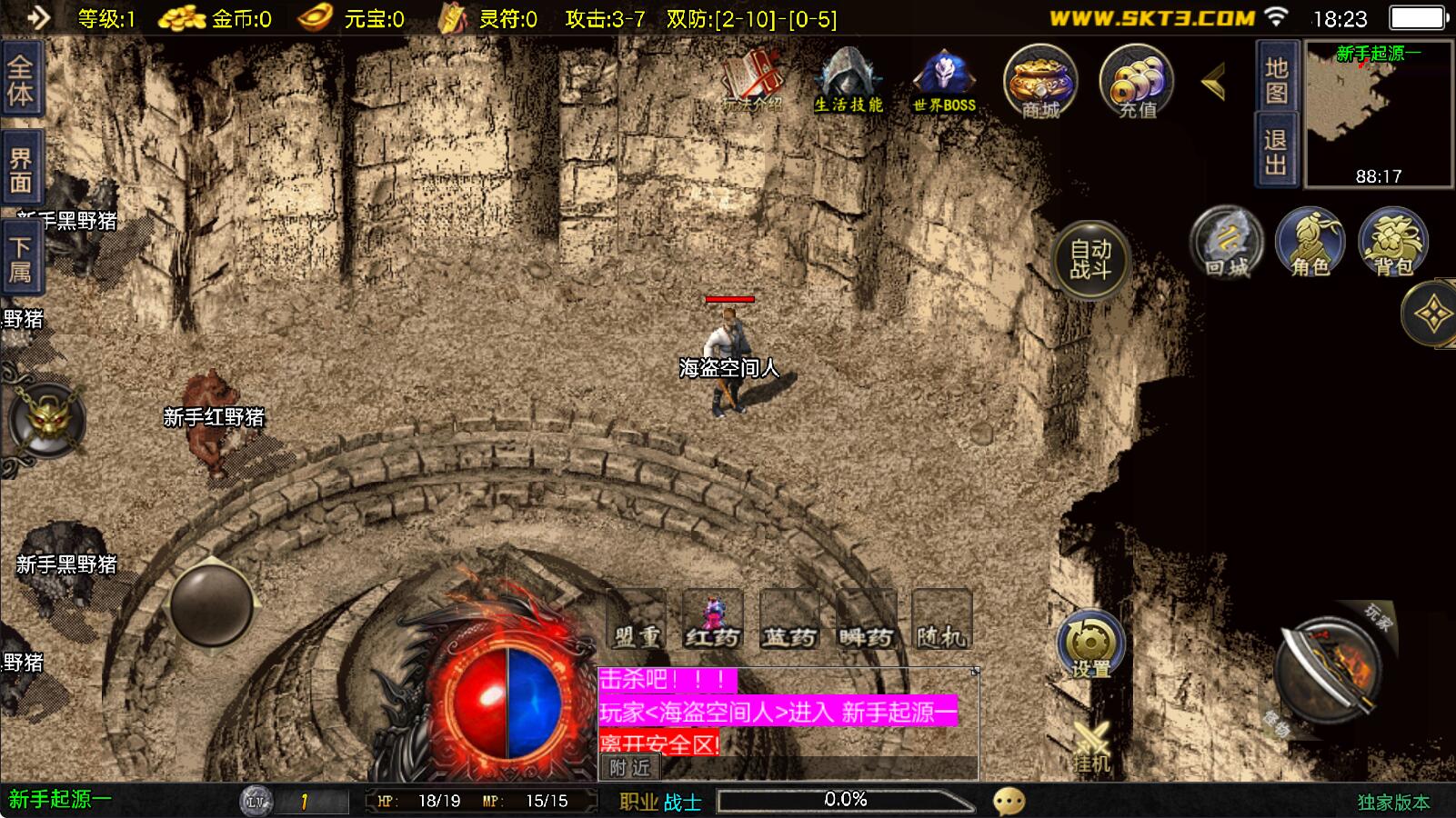The height and width of the screenshot is (818, 1456).
Task: Toggle 自动战斗 auto battle
Action: coord(1090,259)
